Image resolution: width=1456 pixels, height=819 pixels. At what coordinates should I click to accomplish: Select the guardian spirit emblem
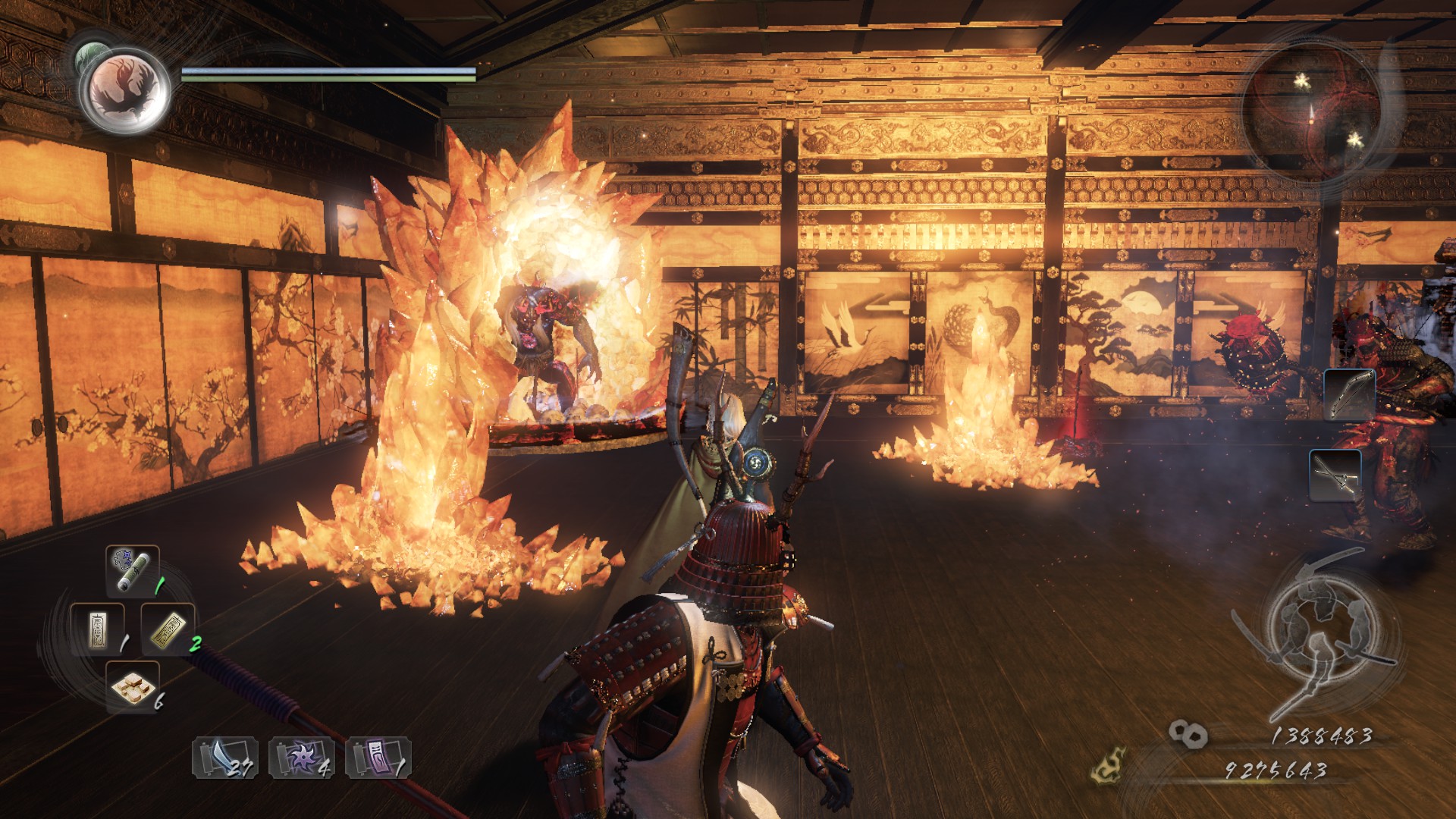pyautogui.click(x=125, y=88)
